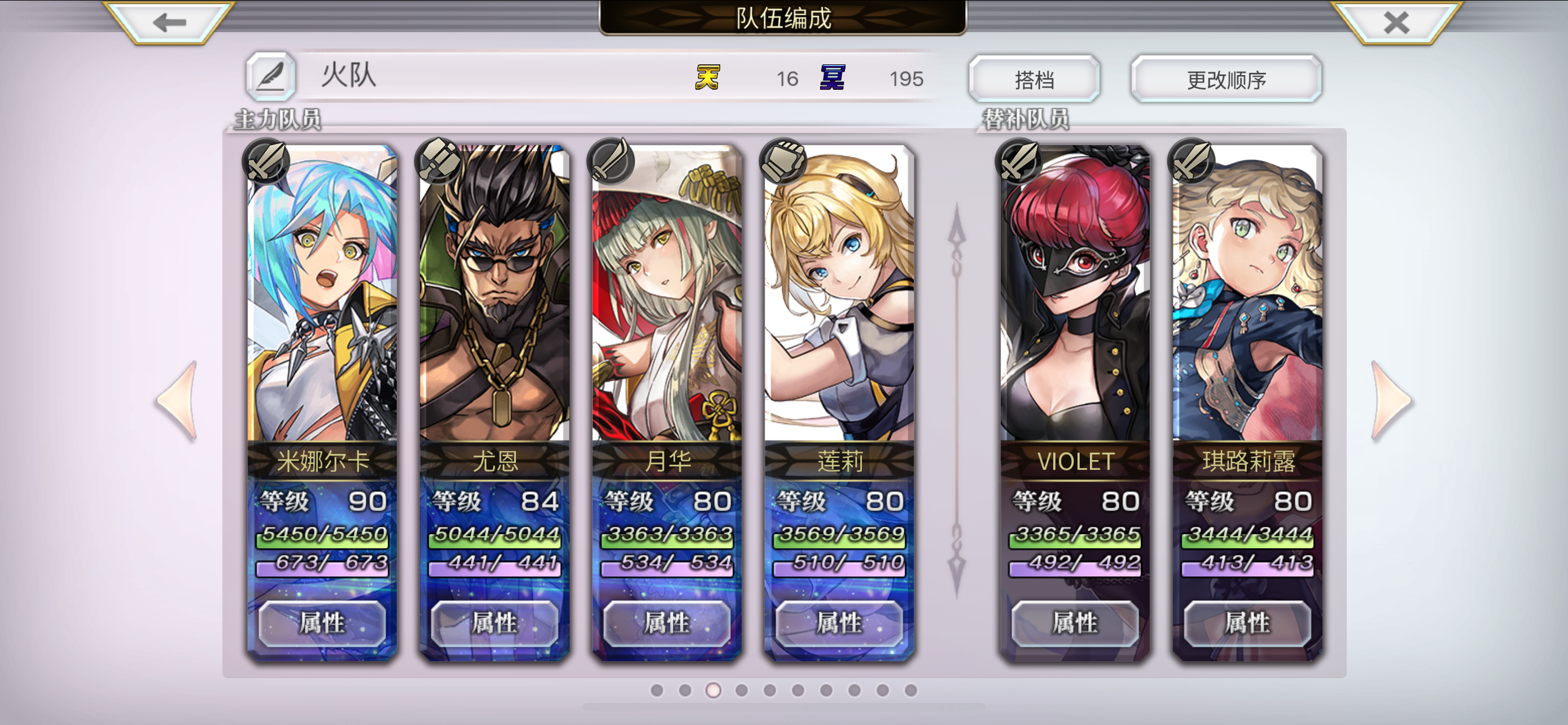1568x725 pixels.
Task: Select the katana weapon icon on 月华's card
Action: (x=612, y=161)
